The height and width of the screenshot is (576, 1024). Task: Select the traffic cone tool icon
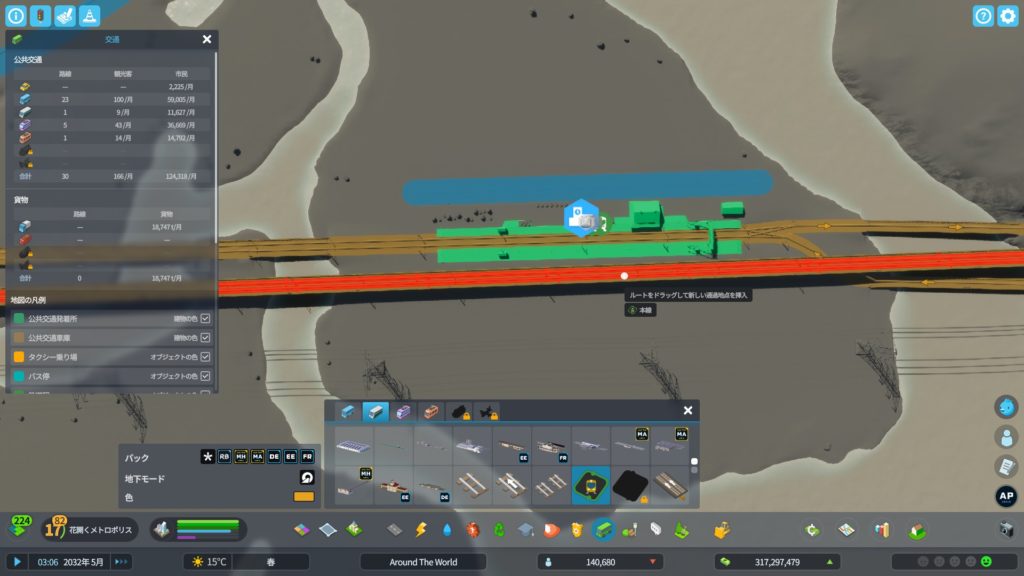89,15
